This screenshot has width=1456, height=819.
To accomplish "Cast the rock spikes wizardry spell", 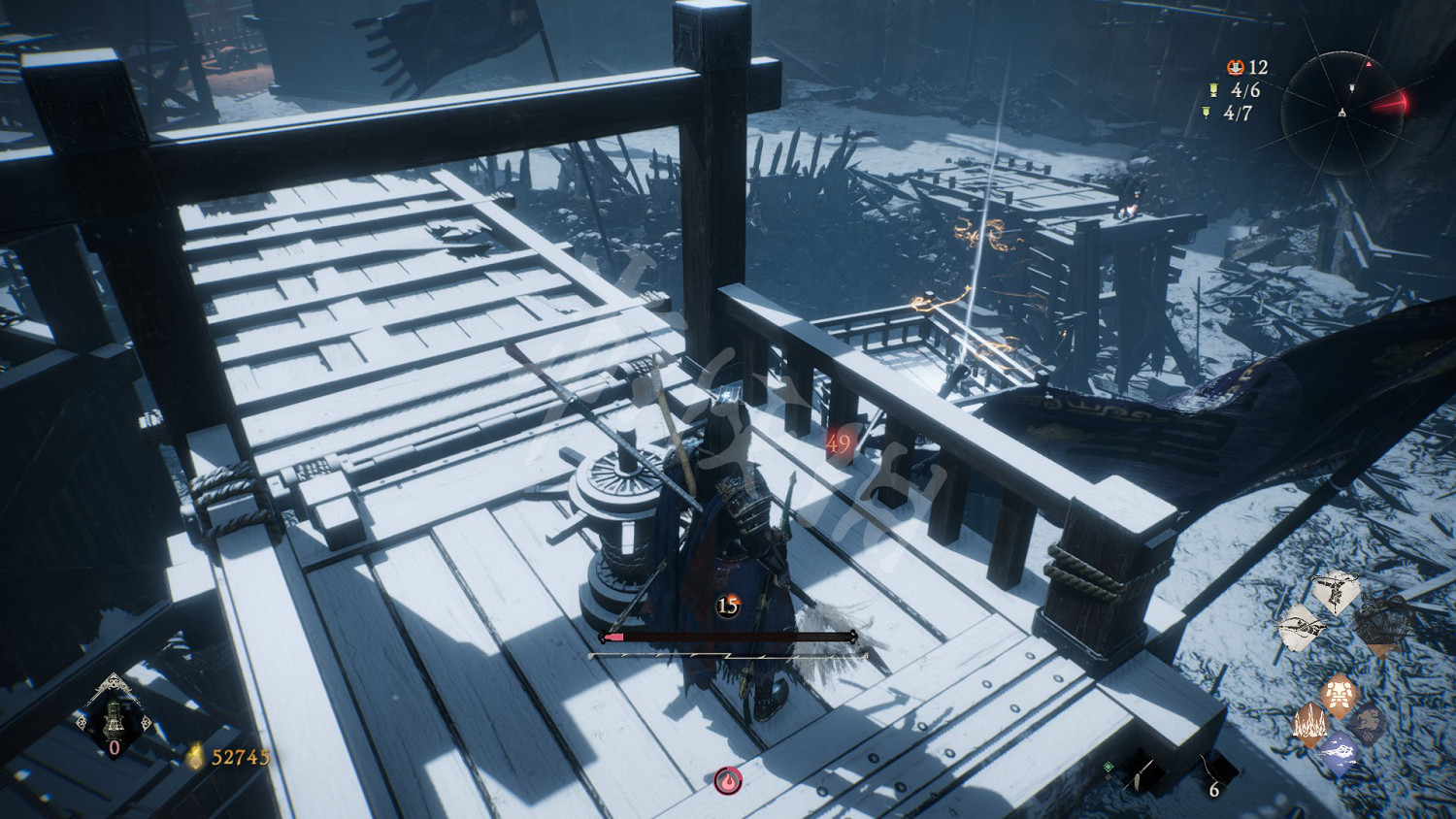I will pos(1309,725).
